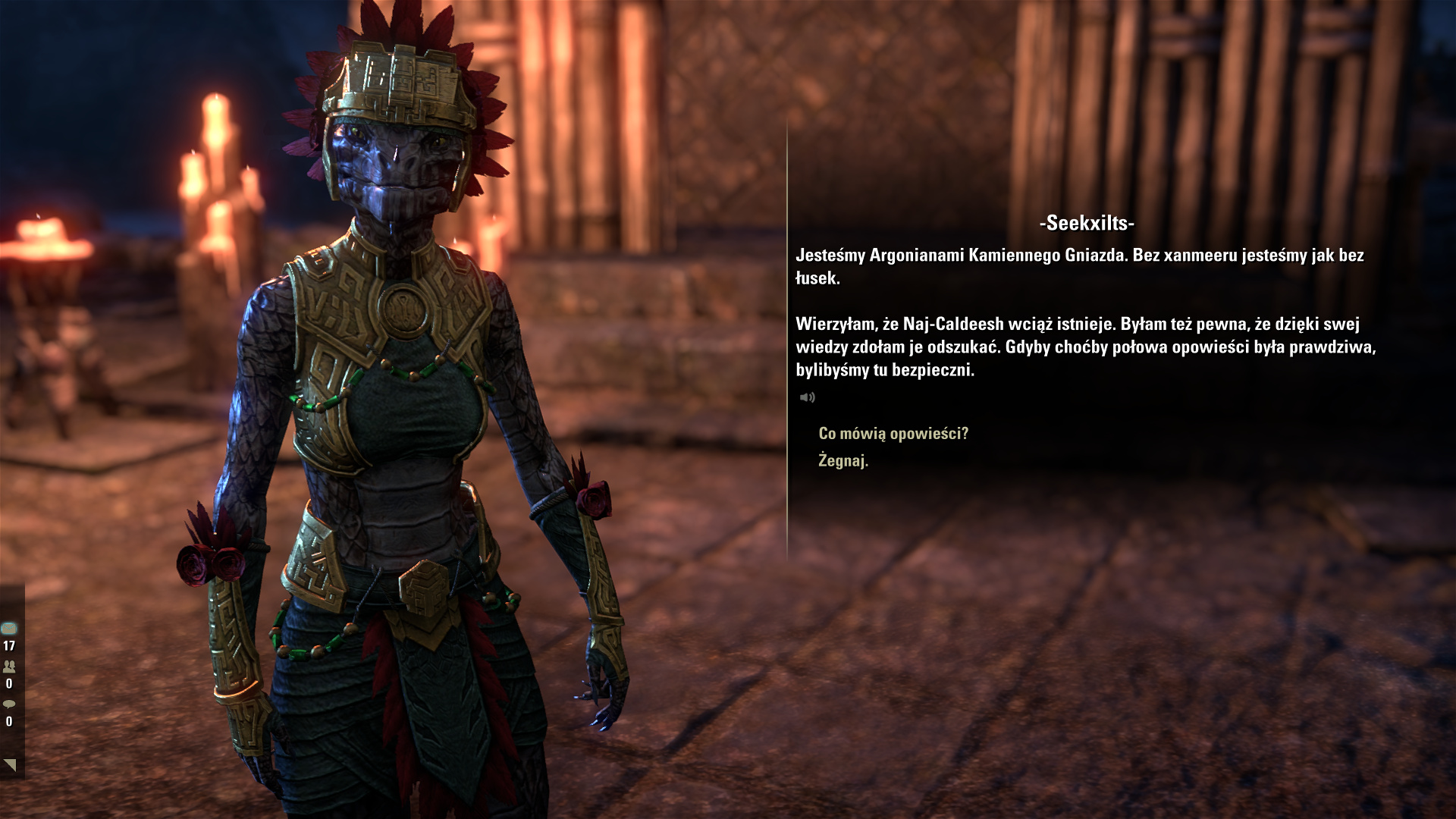Click the speaker icon under the dialogue text
The height and width of the screenshot is (819, 1456).
(x=807, y=397)
